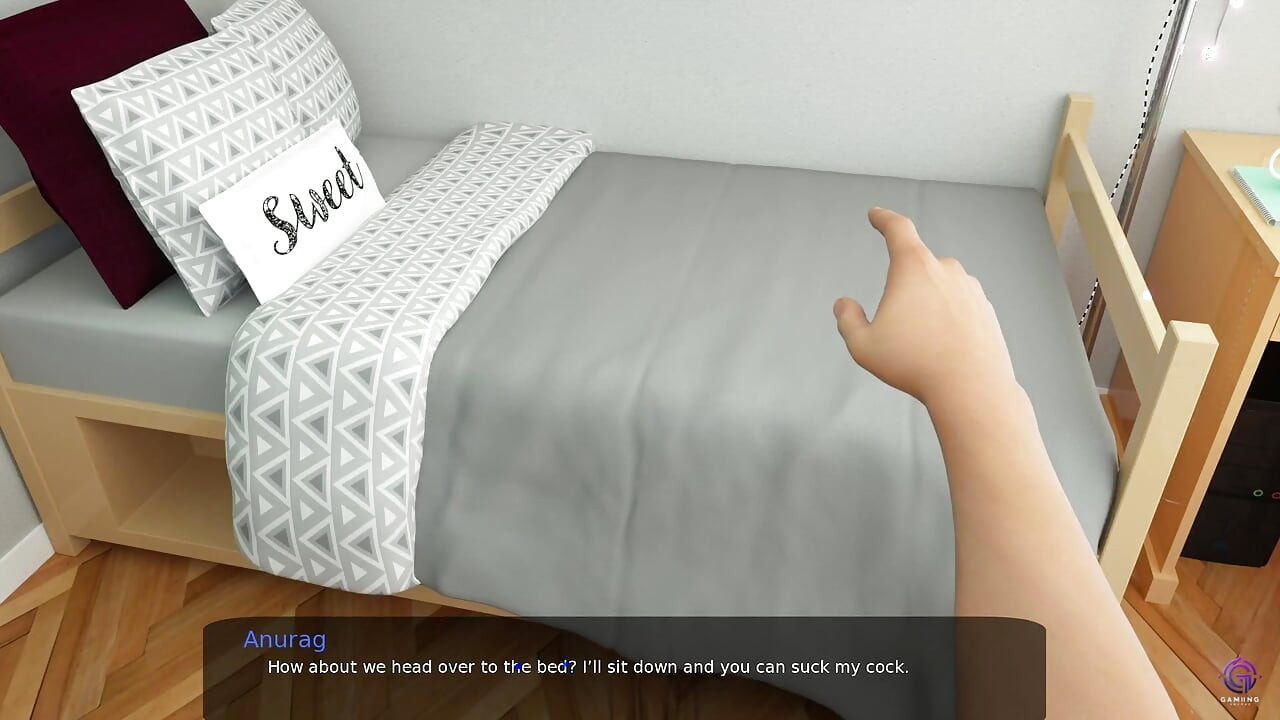This screenshot has height=720, width=1280.
Task: Click the dialogue text to advance
Action: point(588,667)
